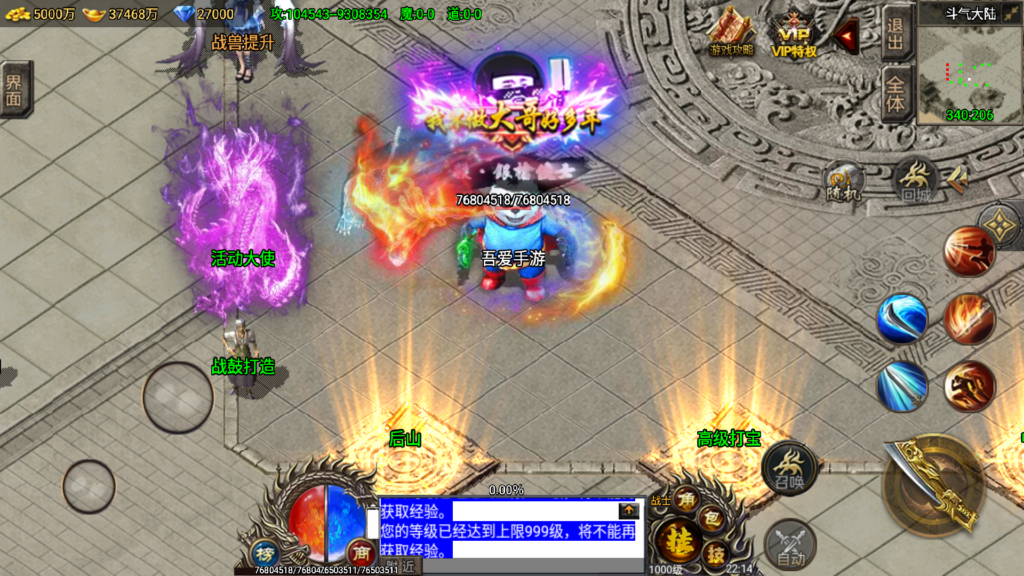Use the blue piercing thrust skill
This screenshot has width=1024, height=576.
point(902,386)
